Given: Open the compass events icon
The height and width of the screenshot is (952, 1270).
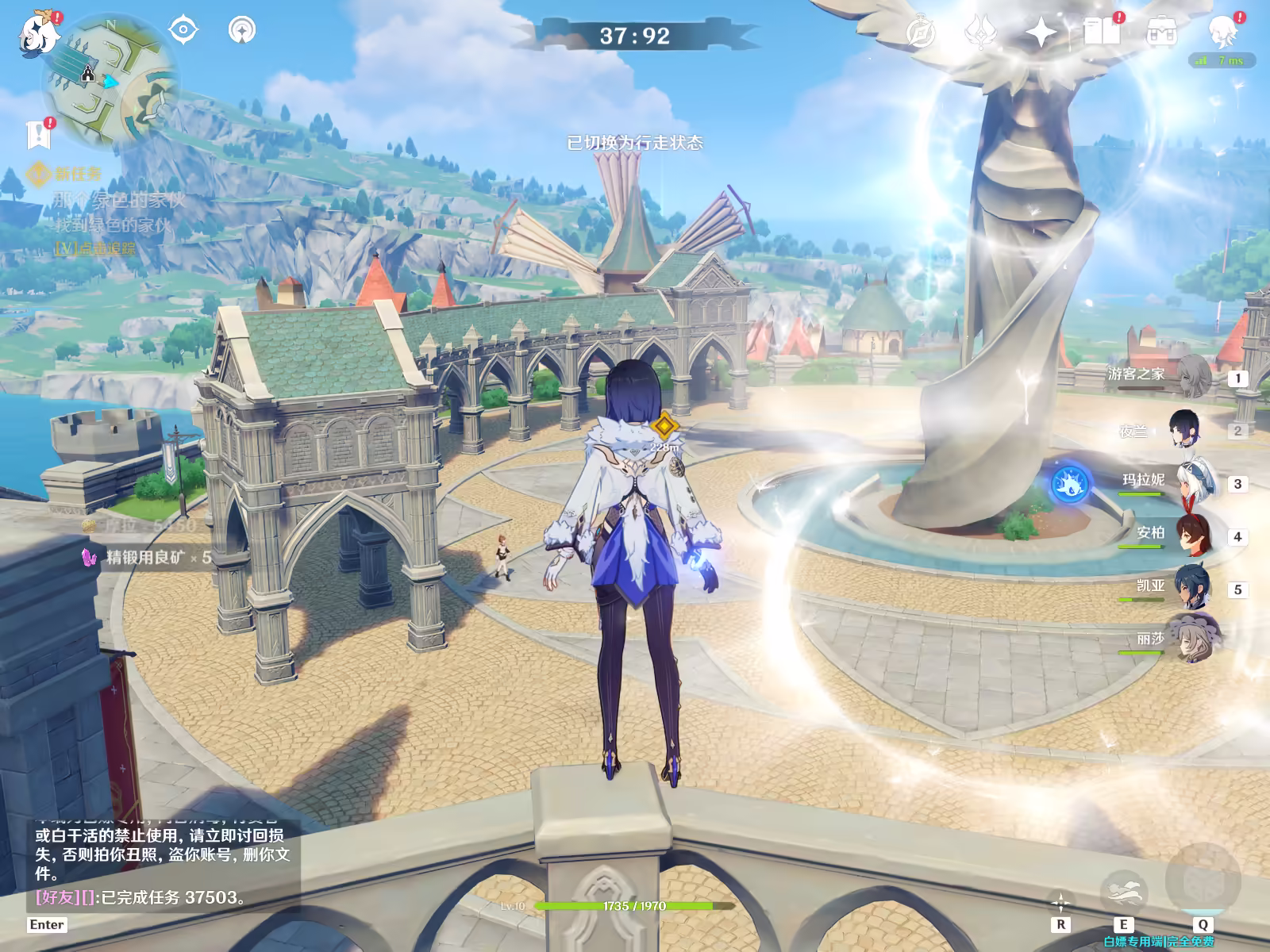Looking at the screenshot, I should pos(922,33).
